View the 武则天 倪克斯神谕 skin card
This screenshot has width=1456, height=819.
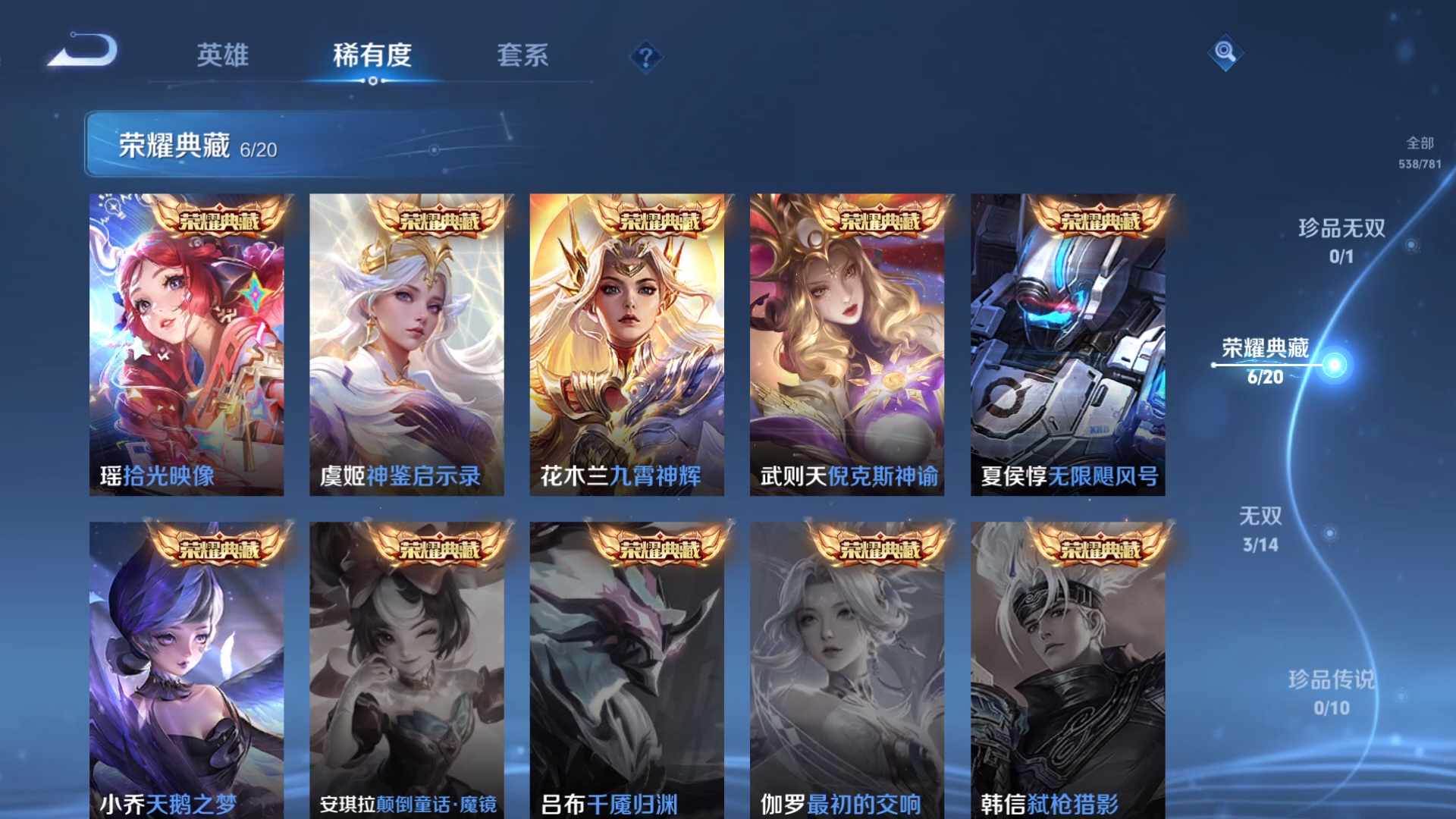point(847,345)
